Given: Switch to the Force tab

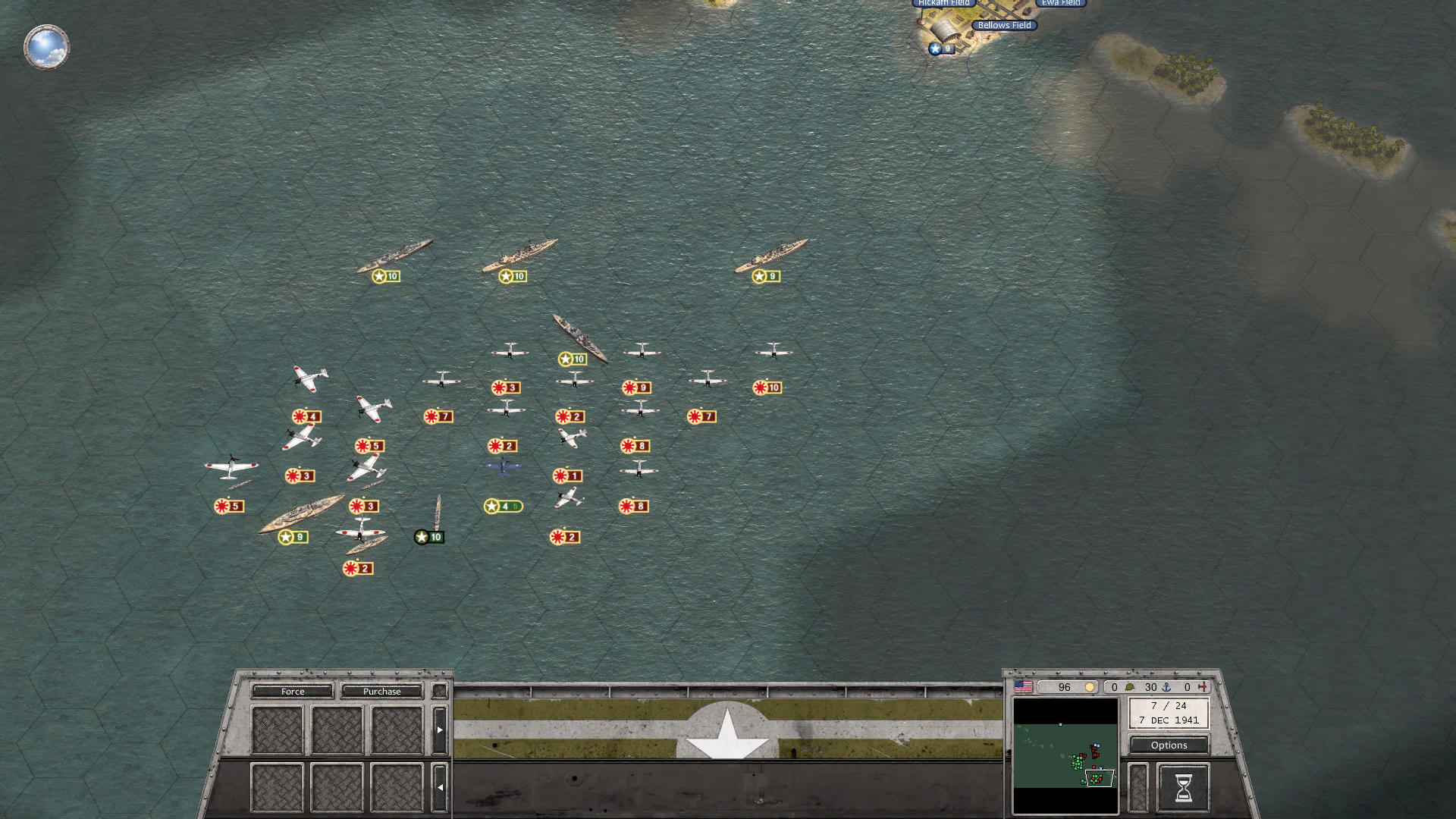Looking at the screenshot, I should (292, 691).
